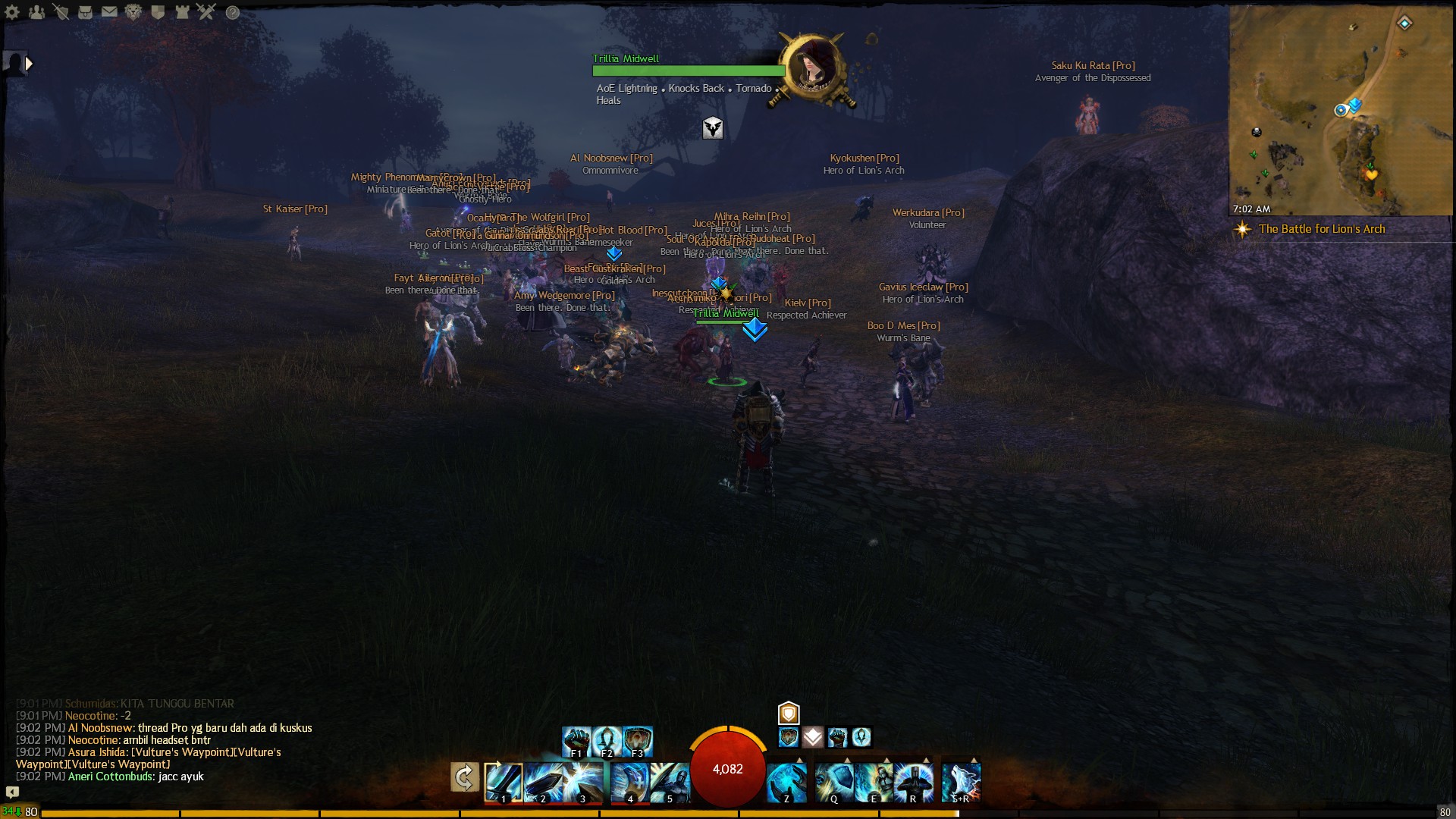The image size is (1456, 819).
Task: Open the World vs World tower icon
Action: [x=181, y=12]
